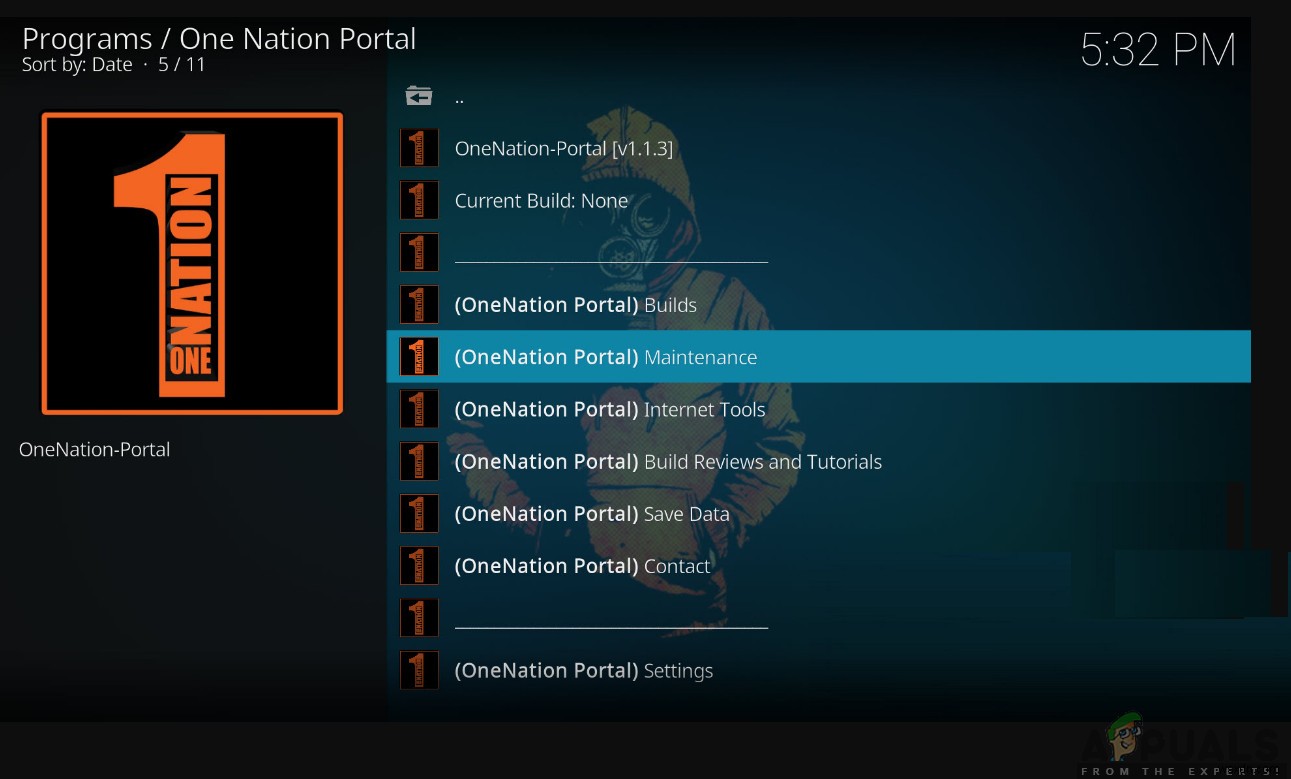The width and height of the screenshot is (1291, 779).
Task: Click the OneNation icon next to Save Data
Action: [x=419, y=513]
